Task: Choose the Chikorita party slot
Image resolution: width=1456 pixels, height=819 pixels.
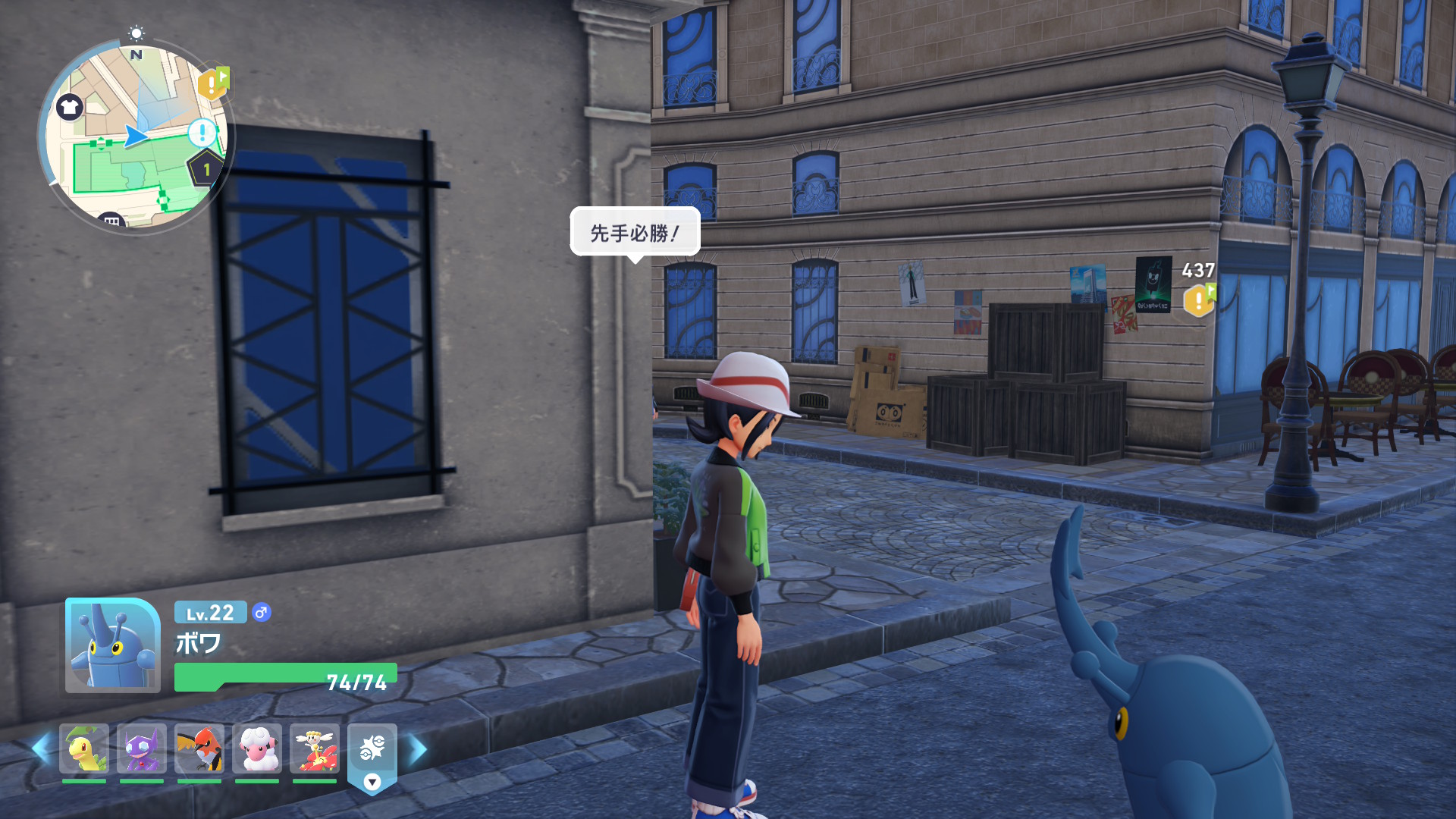Action: tap(84, 749)
